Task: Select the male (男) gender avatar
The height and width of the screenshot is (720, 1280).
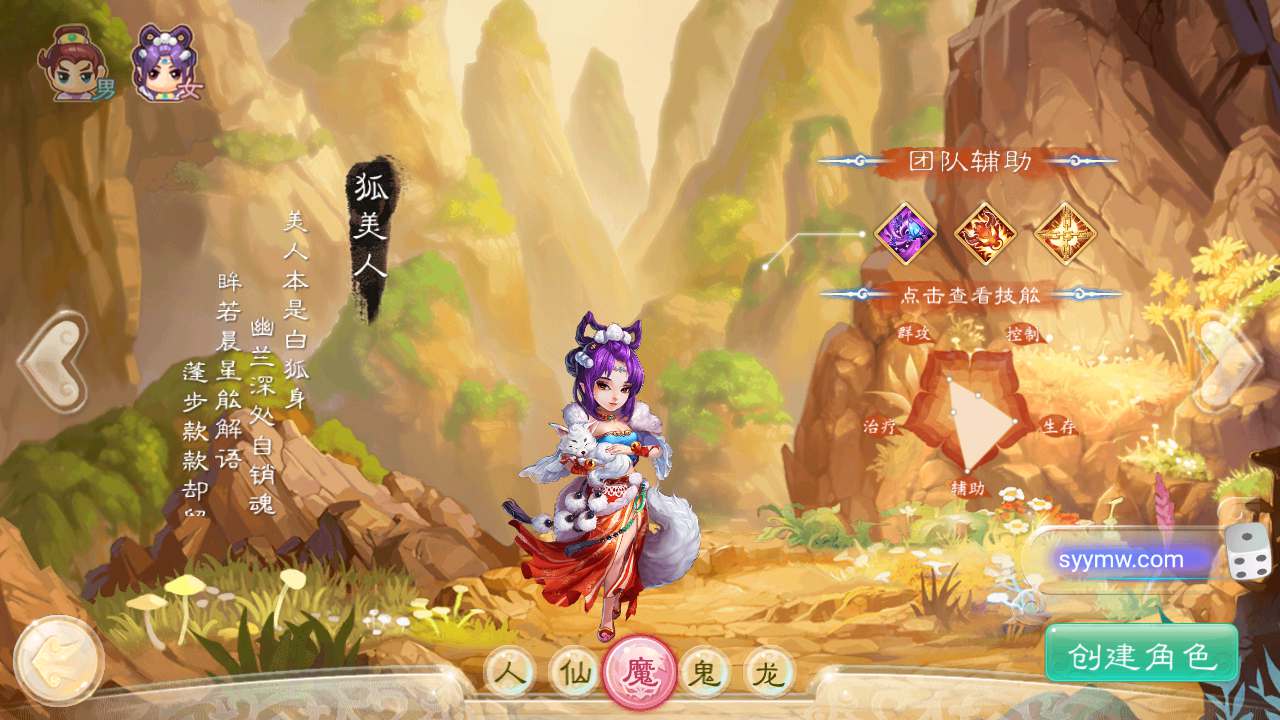Action: click(76, 65)
